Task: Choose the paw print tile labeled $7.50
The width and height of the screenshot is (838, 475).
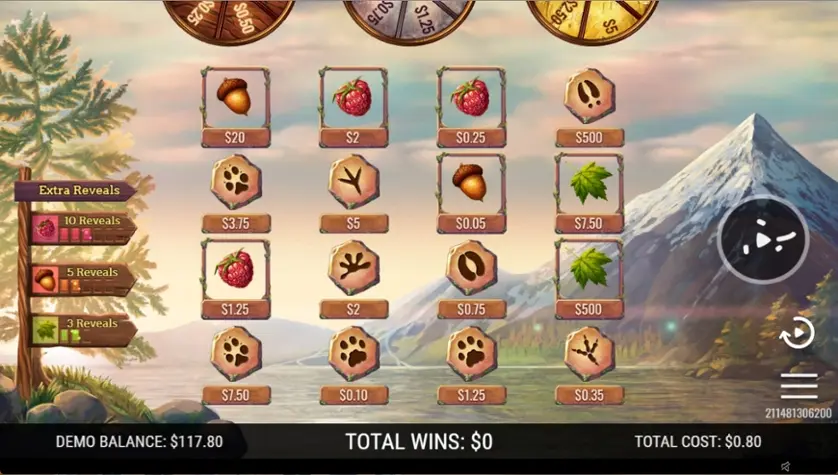Action: [x=235, y=354]
